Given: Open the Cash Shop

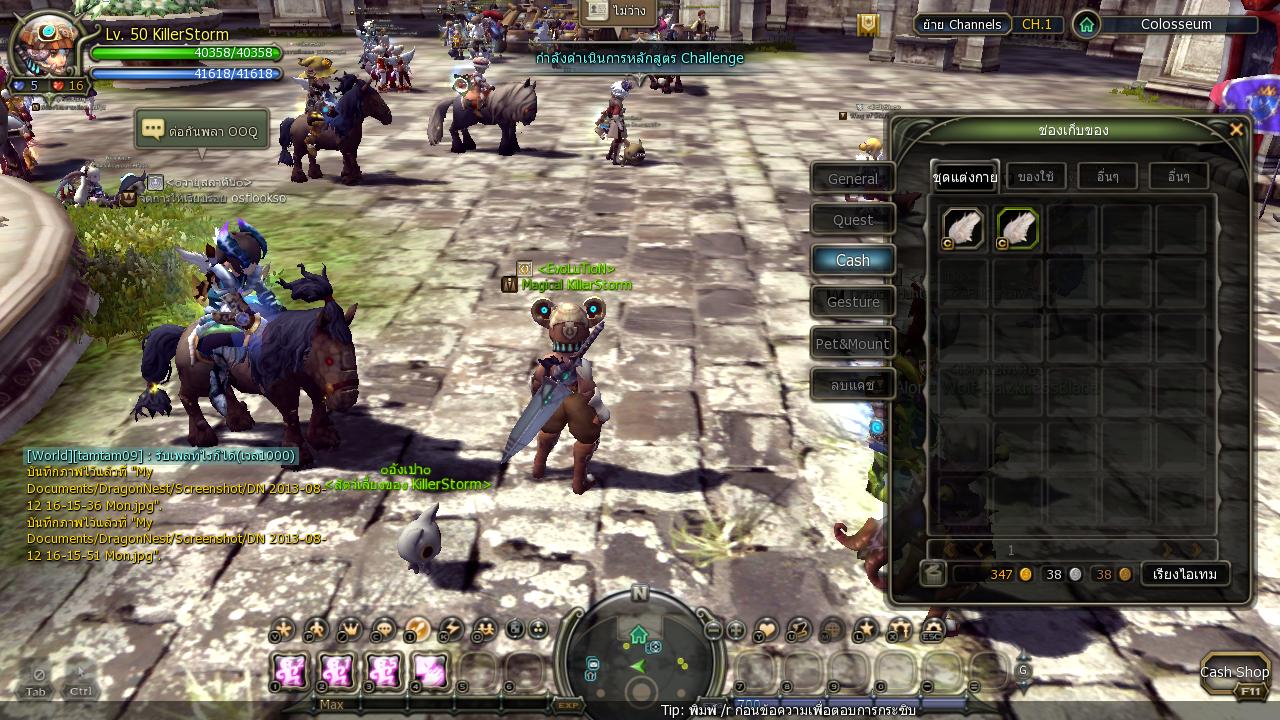Looking at the screenshot, I should pos(1235,673).
